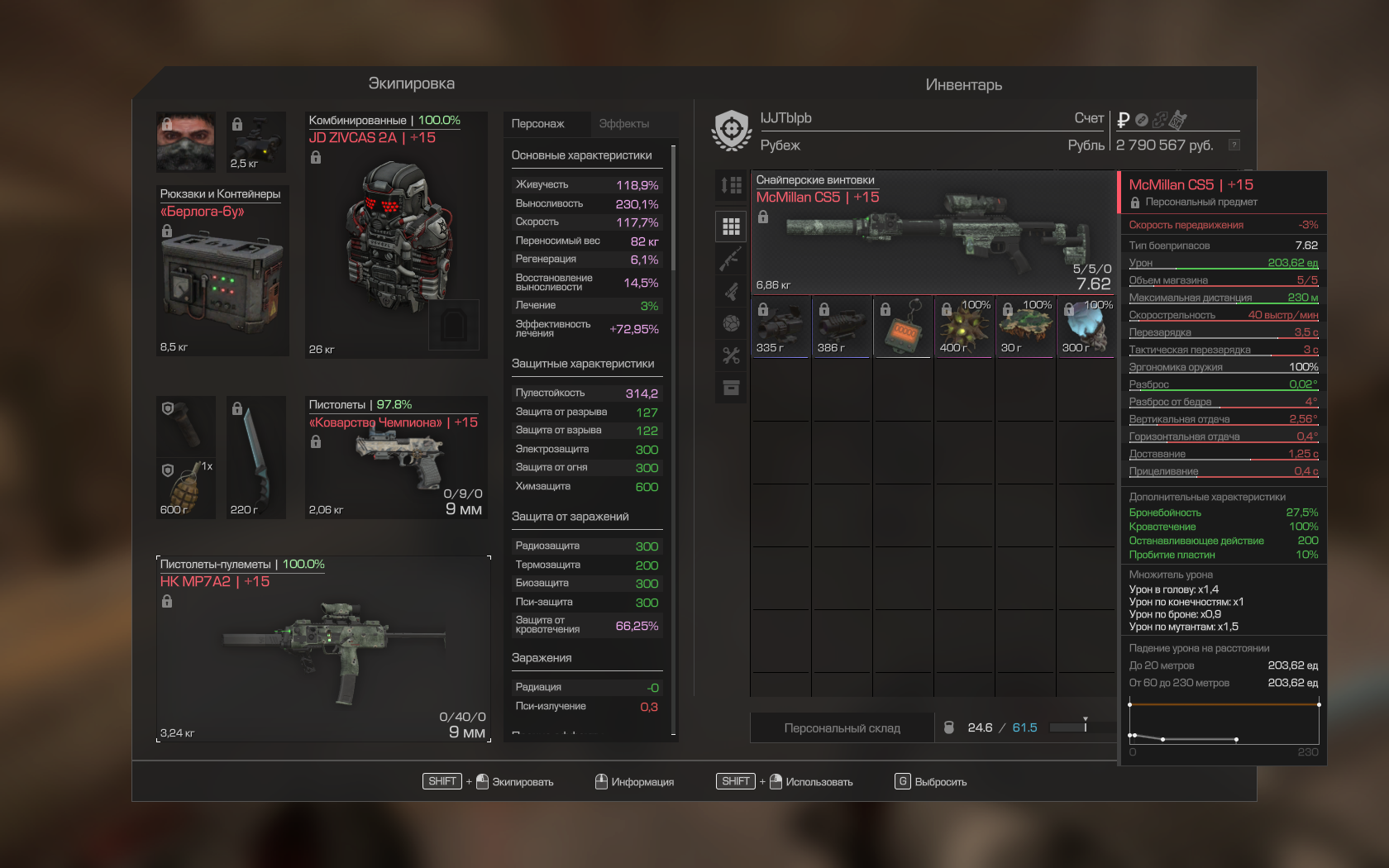Image resolution: width=1389 pixels, height=868 pixels.
Task: Click the «Берлога-6у» backpack container slot
Action: (222, 272)
